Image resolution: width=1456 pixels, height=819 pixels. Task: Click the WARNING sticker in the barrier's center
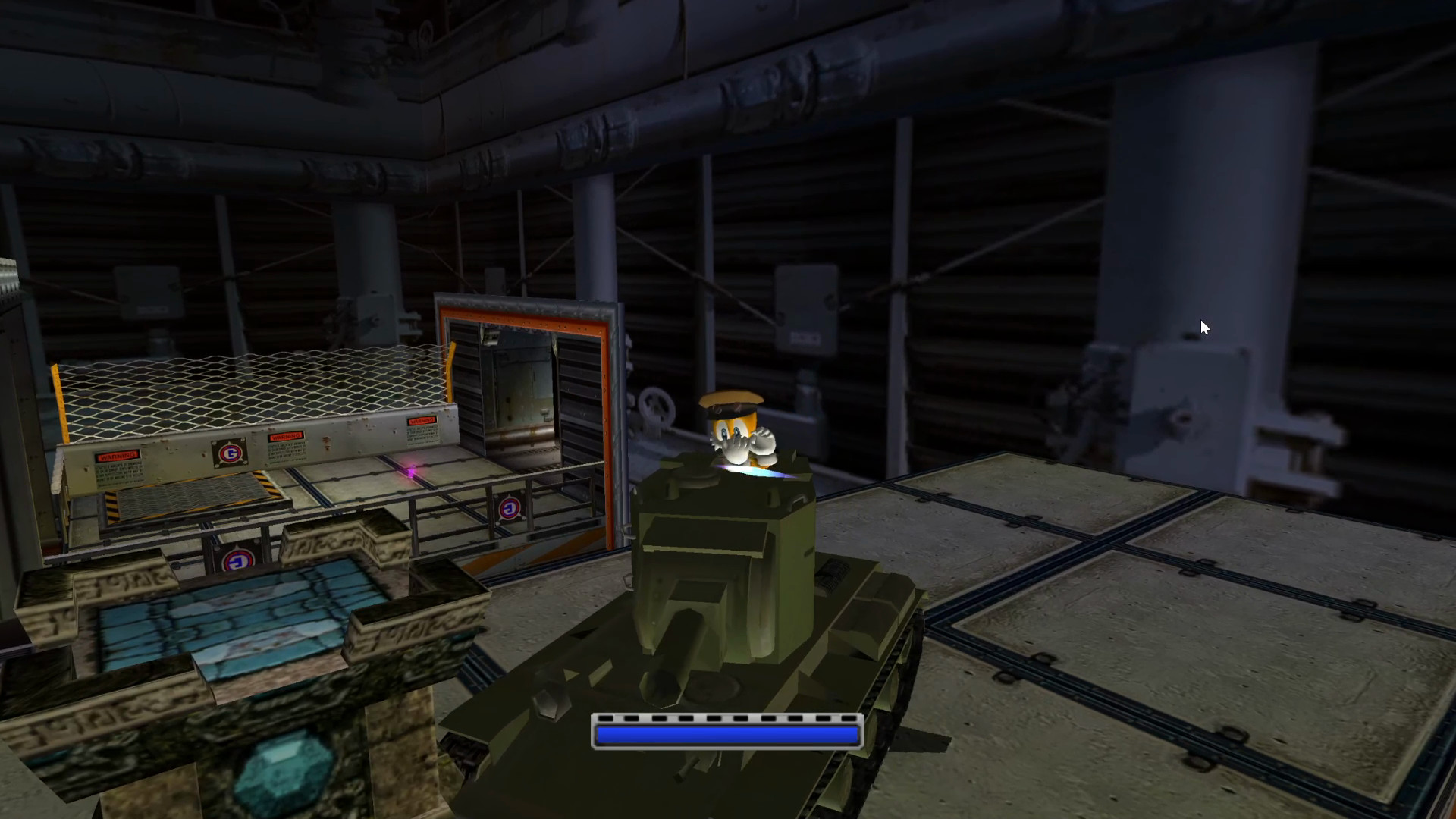(x=287, y=437)
